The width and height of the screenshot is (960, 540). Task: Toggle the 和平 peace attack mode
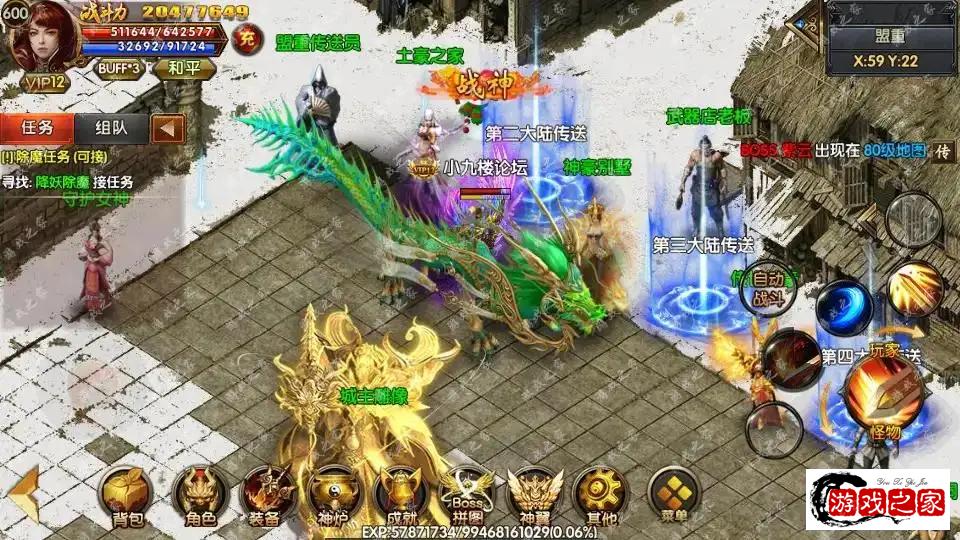click(182, 69)
